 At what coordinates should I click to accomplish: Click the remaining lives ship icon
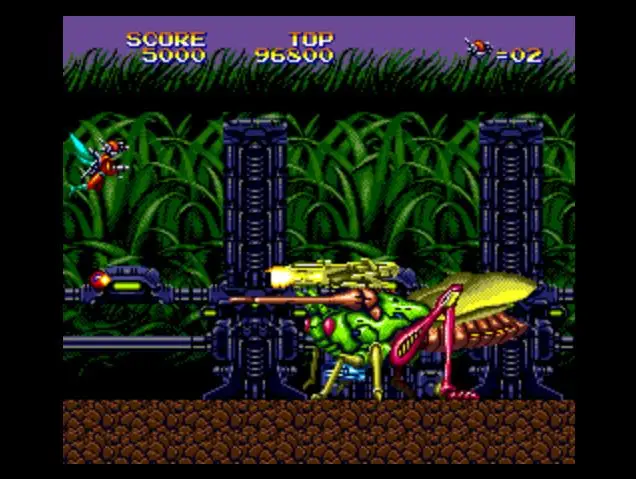pyautogui.click(x=479, y=48)
